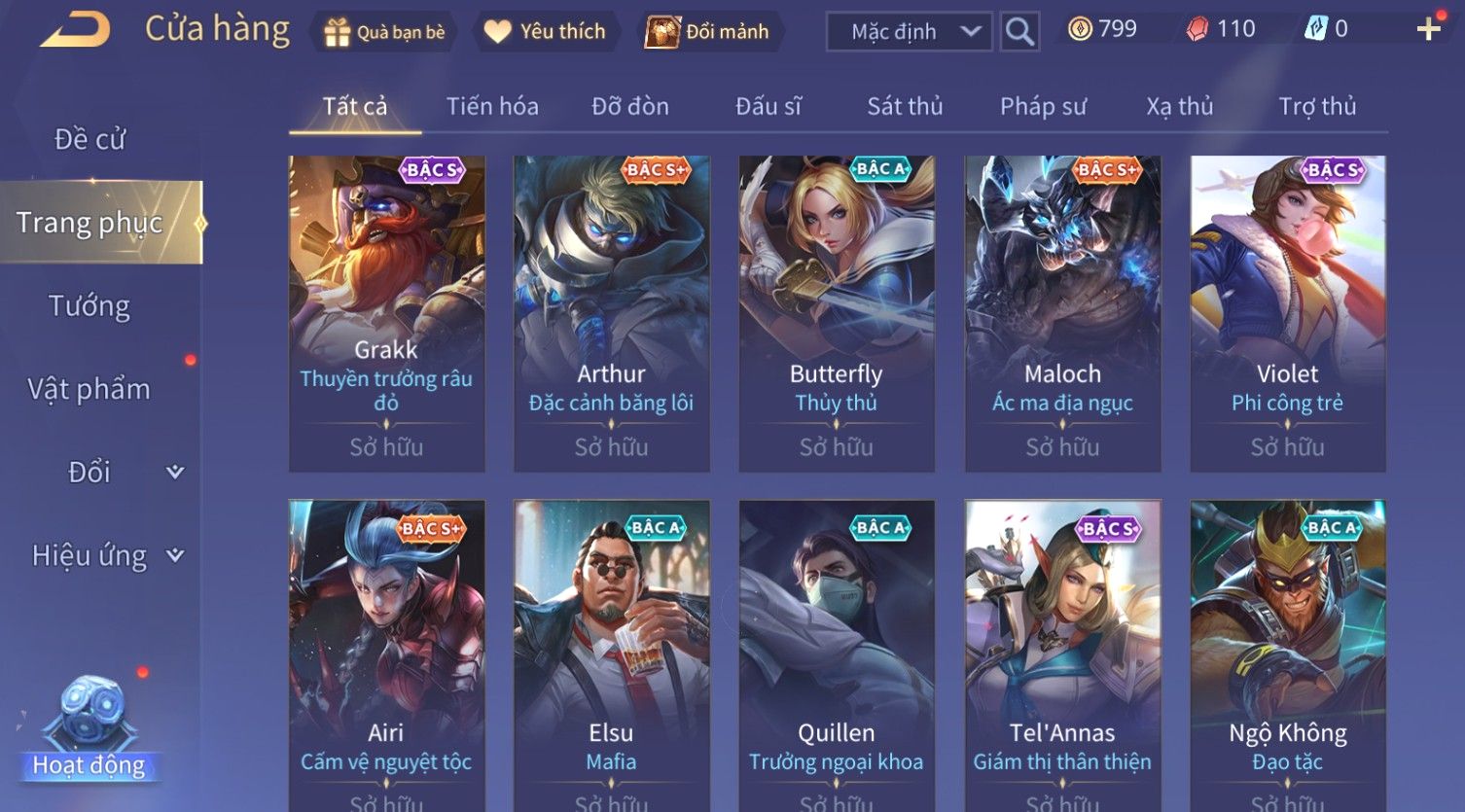
Task: Add currency with the plus button
Action: tap(1428, 29)
